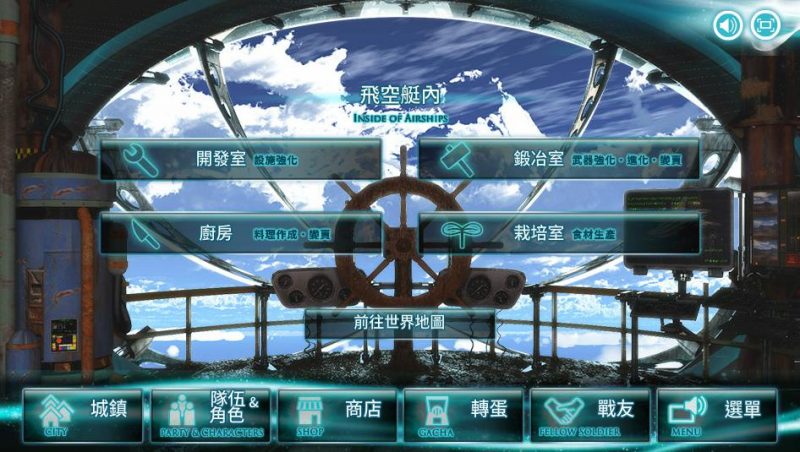Image resolution: width=800 pixels, height=452 pixels.
Task: Switch to the 城鎮 City tab
Action: tap(82, 415)
